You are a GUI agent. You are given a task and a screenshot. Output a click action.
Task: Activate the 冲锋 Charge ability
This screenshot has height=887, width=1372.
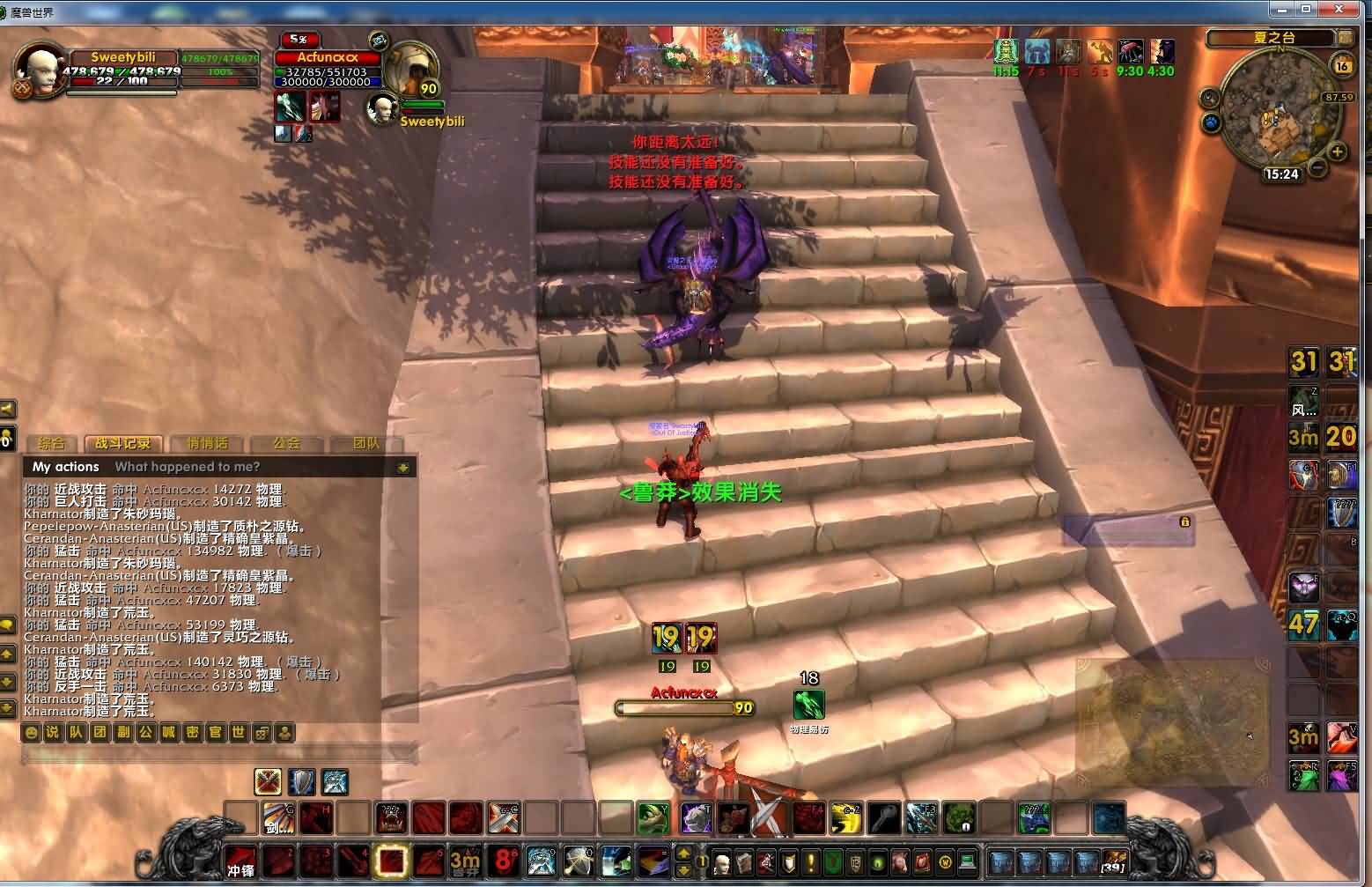coord(240,860)
